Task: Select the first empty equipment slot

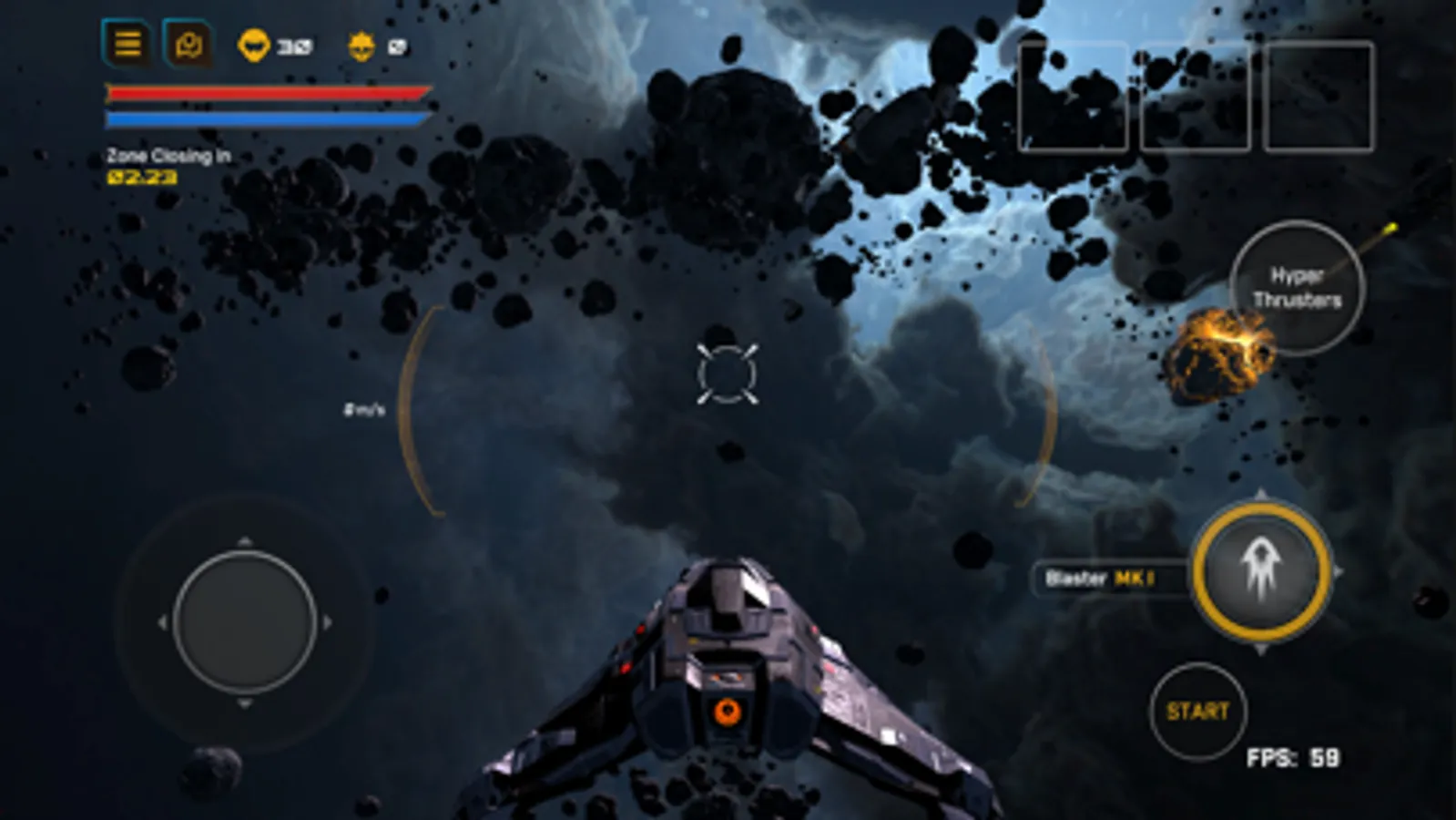Action: pyautogui.click(x=1074, y=97)
